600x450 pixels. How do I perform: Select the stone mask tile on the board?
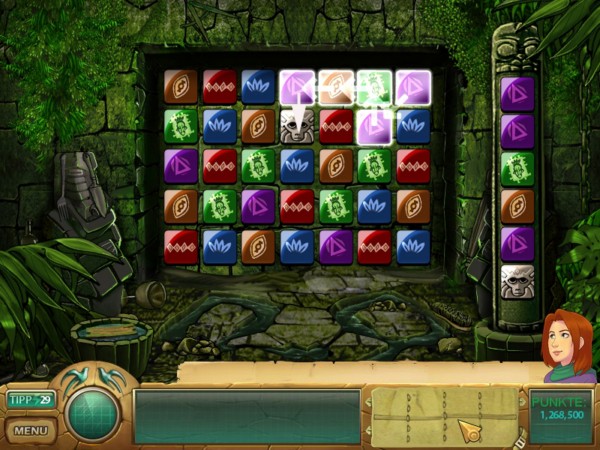[x=297, y=125]
